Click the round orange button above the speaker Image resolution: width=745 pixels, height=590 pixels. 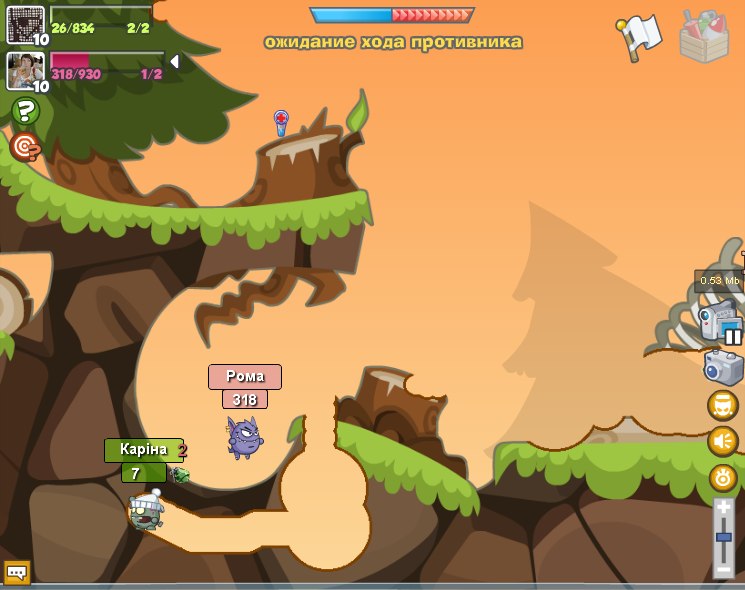click(x=722, y=405)
